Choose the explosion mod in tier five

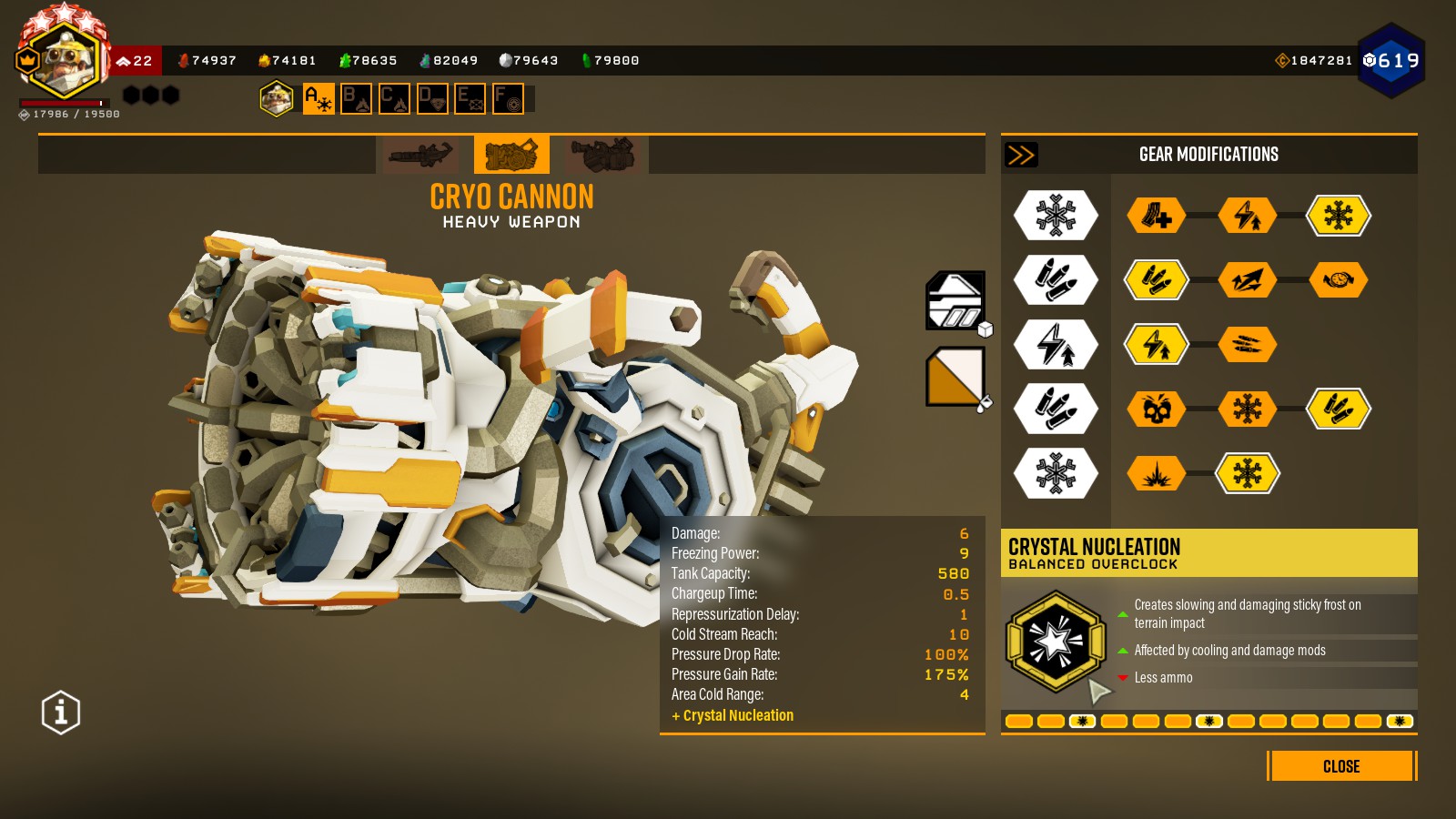coord(1157,473)
